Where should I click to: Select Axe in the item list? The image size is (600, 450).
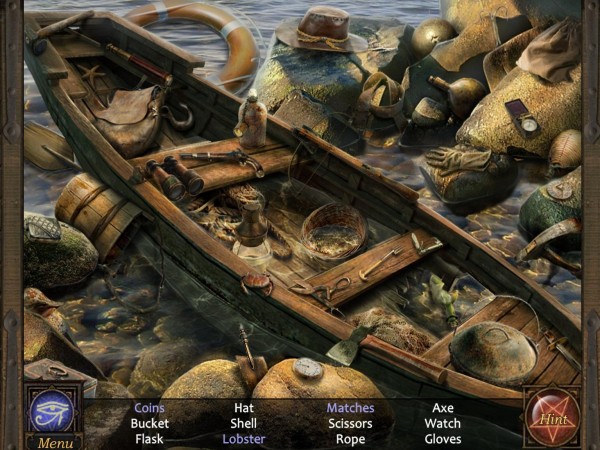(442, 408)
